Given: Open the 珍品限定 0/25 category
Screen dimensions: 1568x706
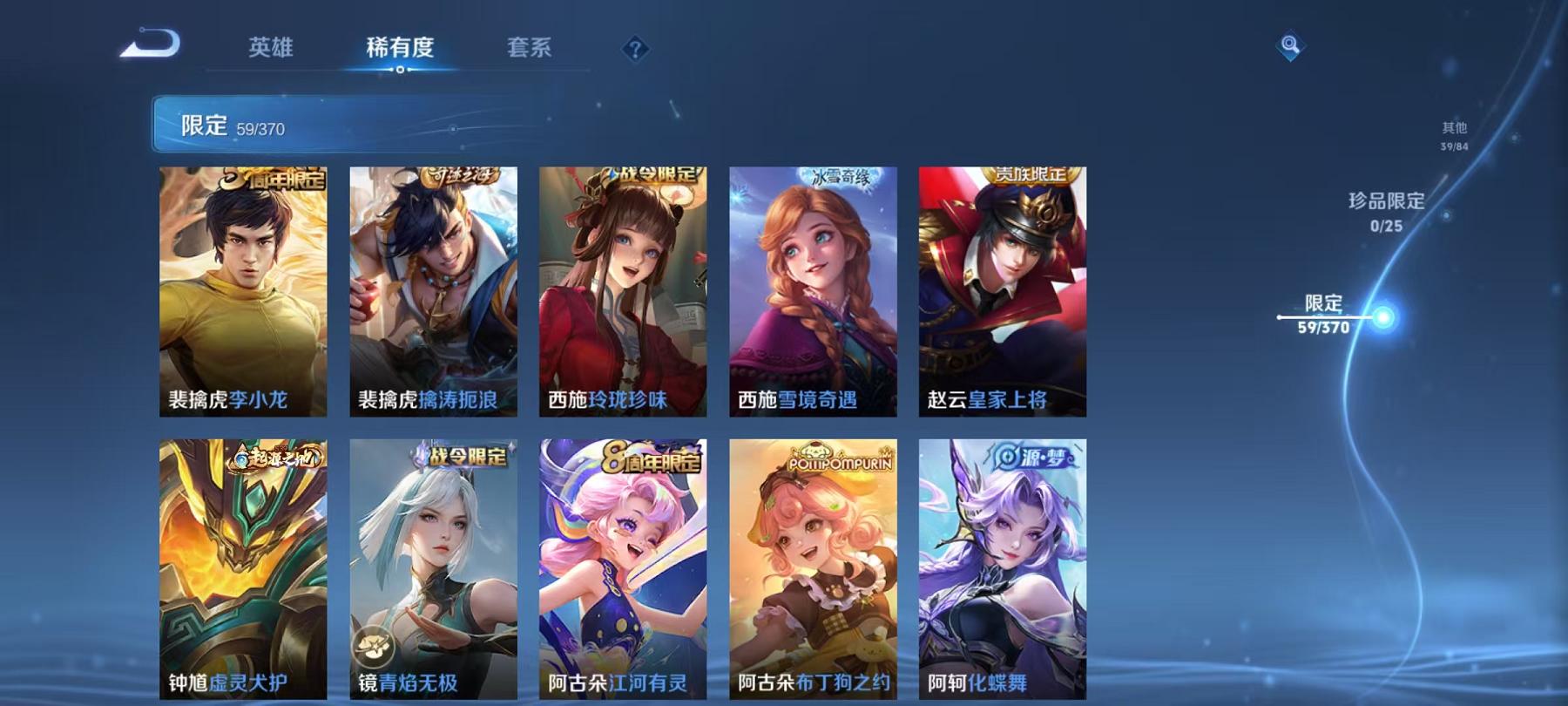Looking at the screenshot, I should point(1385,212).
